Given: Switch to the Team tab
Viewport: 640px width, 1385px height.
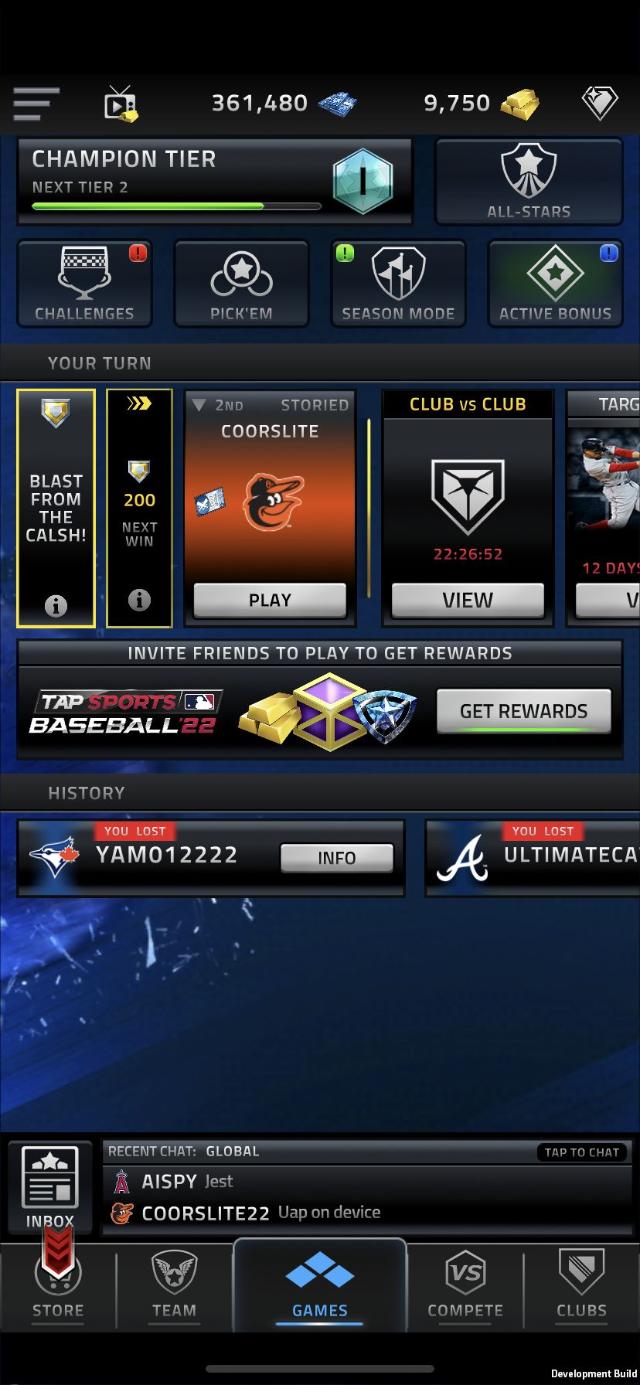Looking at the screenshot, I should [174, 1288].
